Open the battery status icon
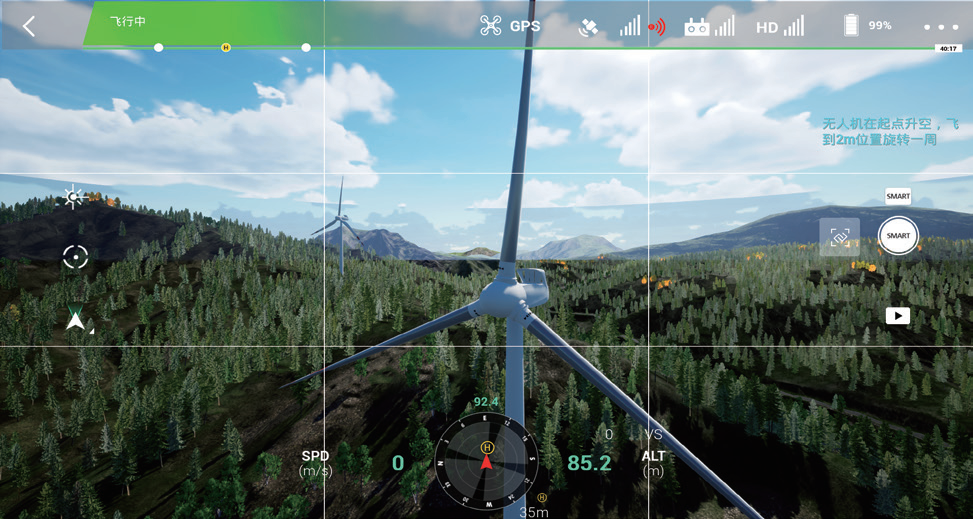Screen dimensions: 973x519 pos(851,25)
